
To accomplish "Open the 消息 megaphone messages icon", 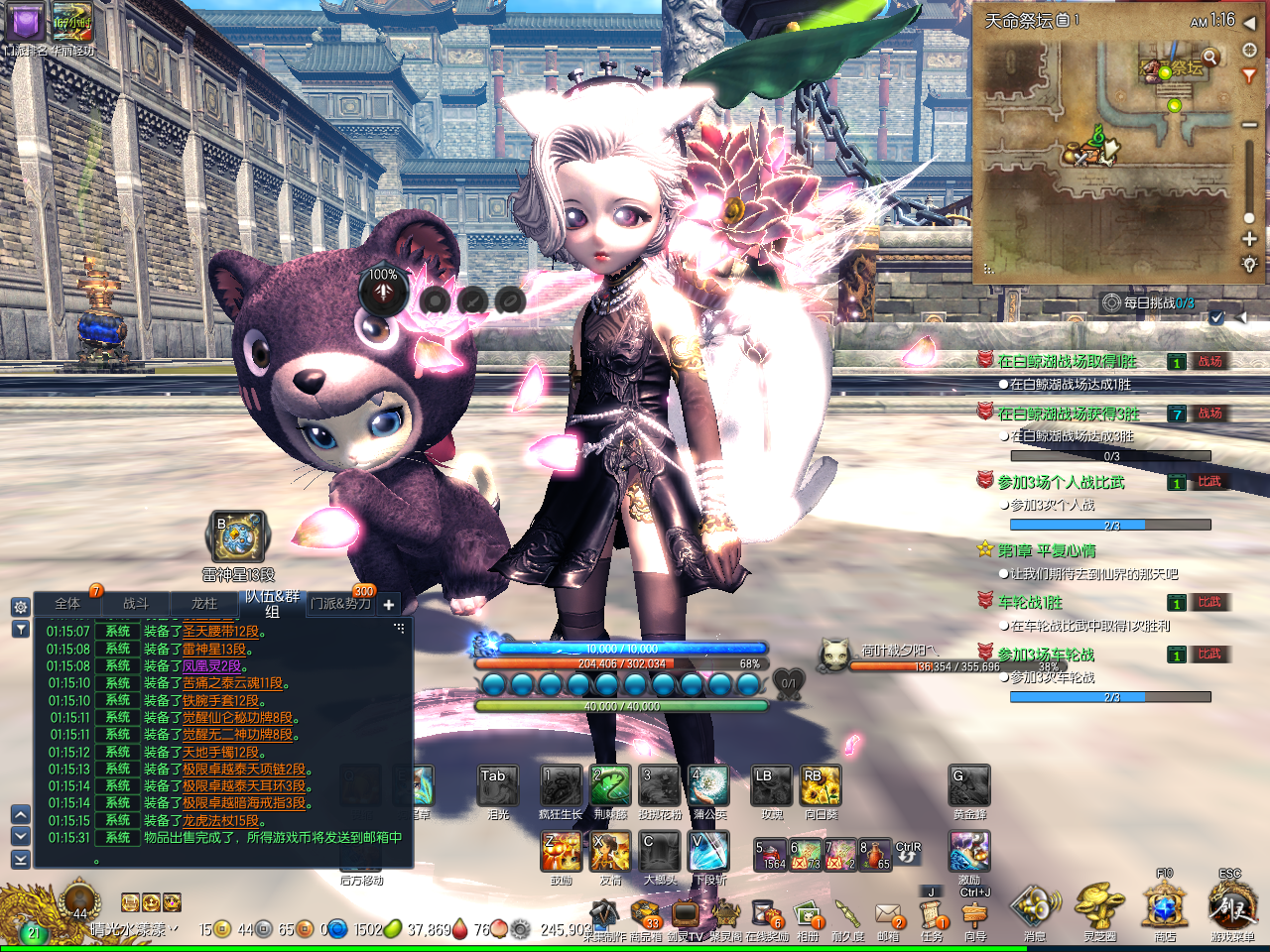I will pos(1035,905).
